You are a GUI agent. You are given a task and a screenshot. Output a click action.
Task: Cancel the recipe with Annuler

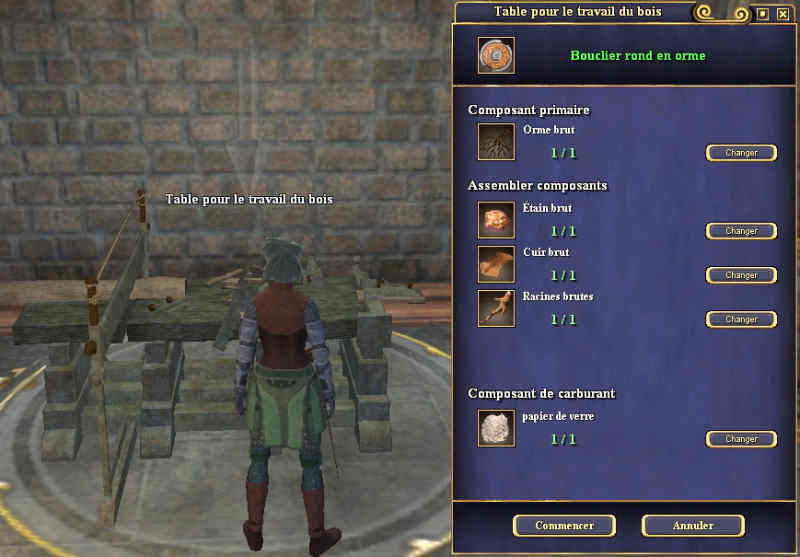692,526
